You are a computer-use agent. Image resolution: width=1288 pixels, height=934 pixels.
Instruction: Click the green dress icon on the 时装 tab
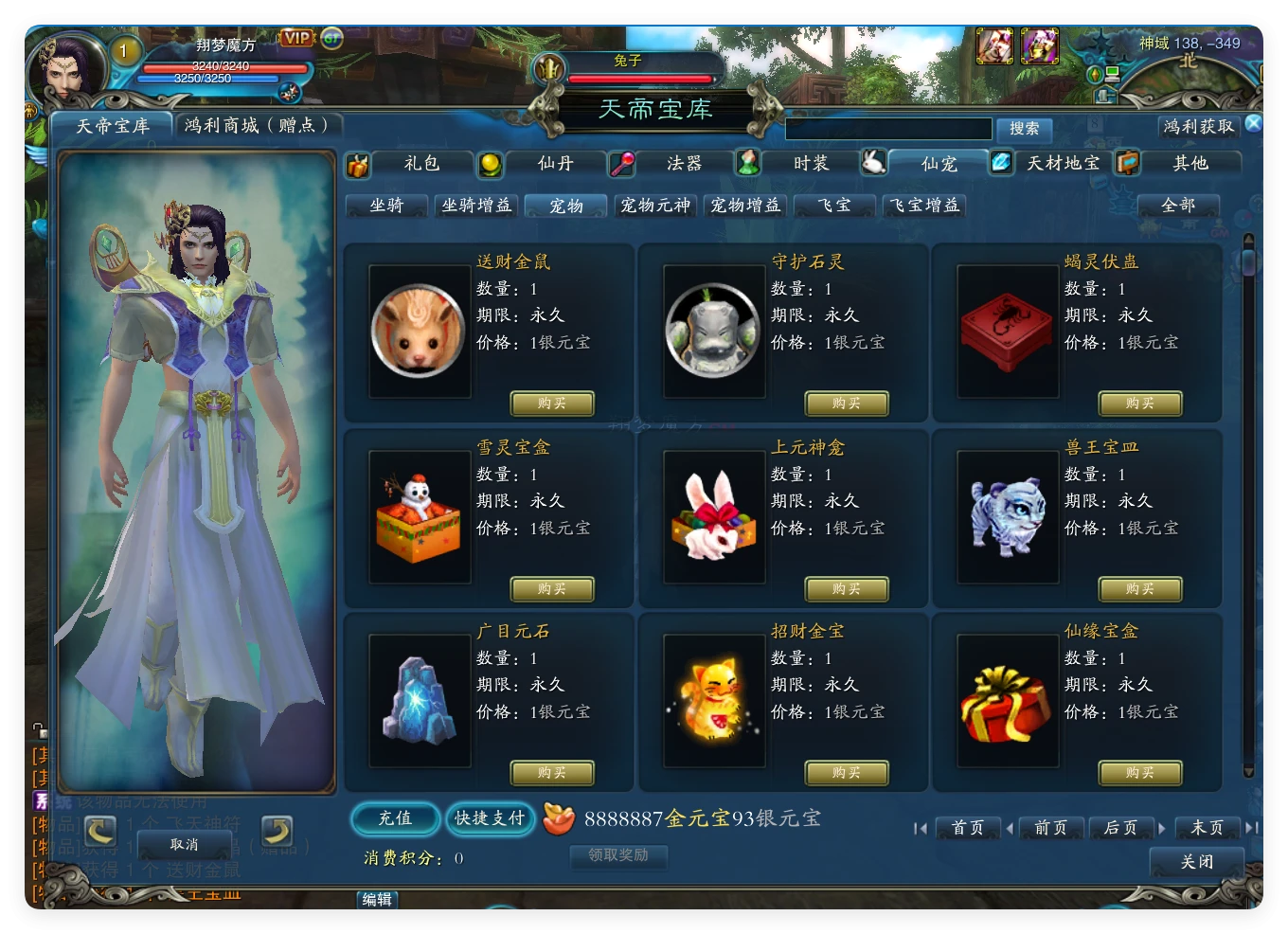coord(748,162)
